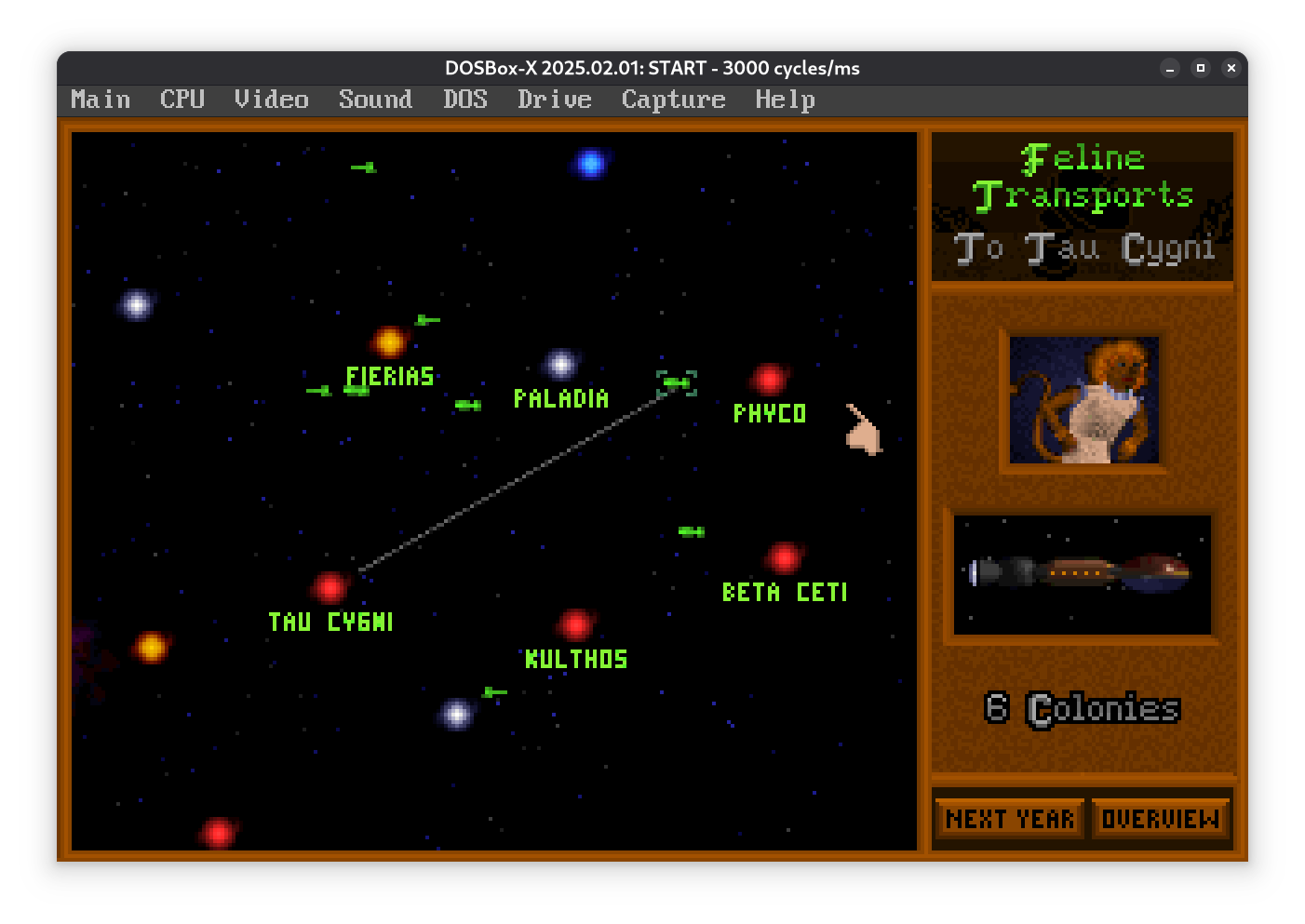The height and width of the screenshot is (924, 1305).
Task: Select the highlighted transport fleet near Phyco
Action: 677,382
